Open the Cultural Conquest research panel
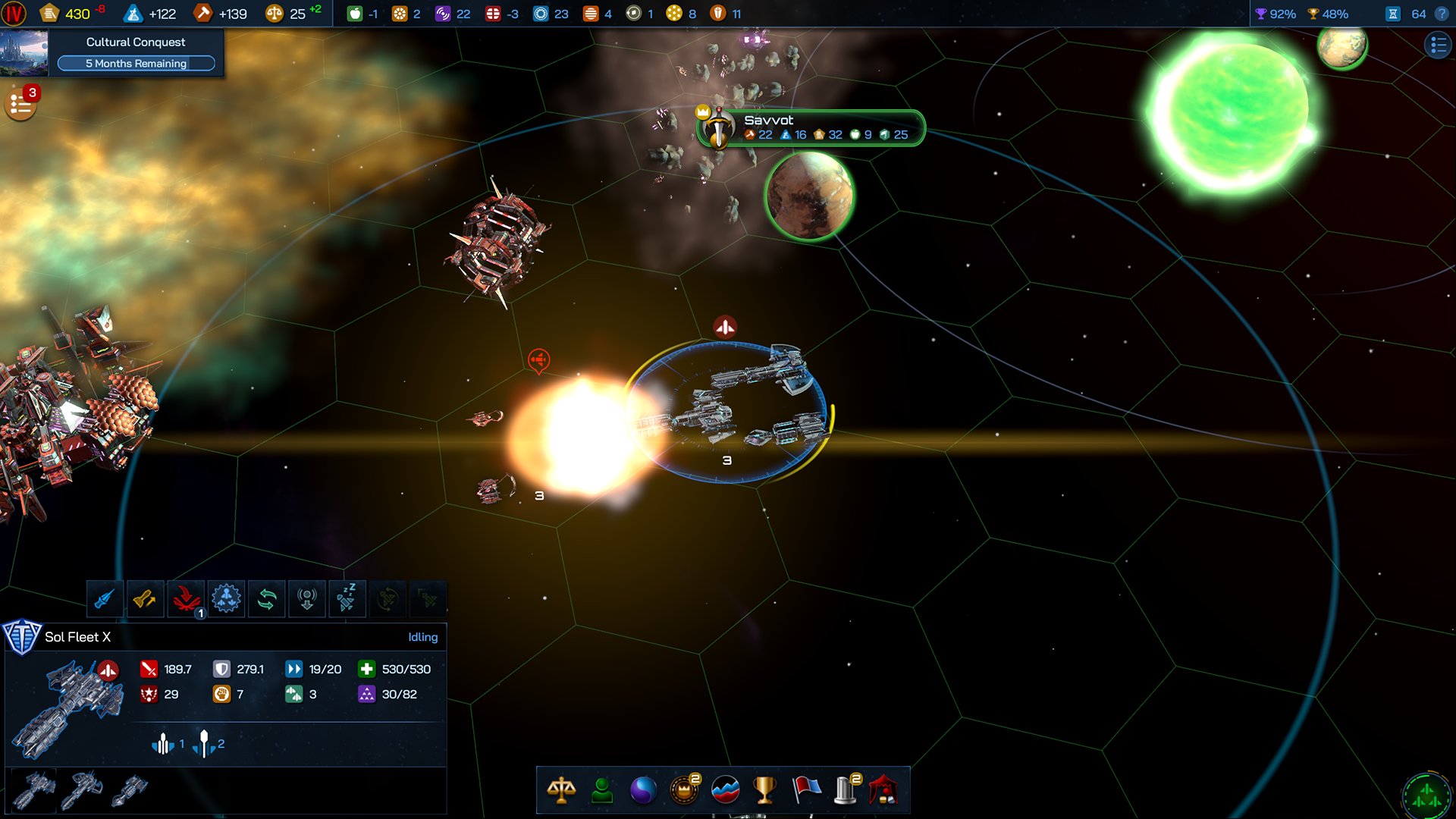The width and height of the screenshot is (1456, 819). [x=135, y=52]
